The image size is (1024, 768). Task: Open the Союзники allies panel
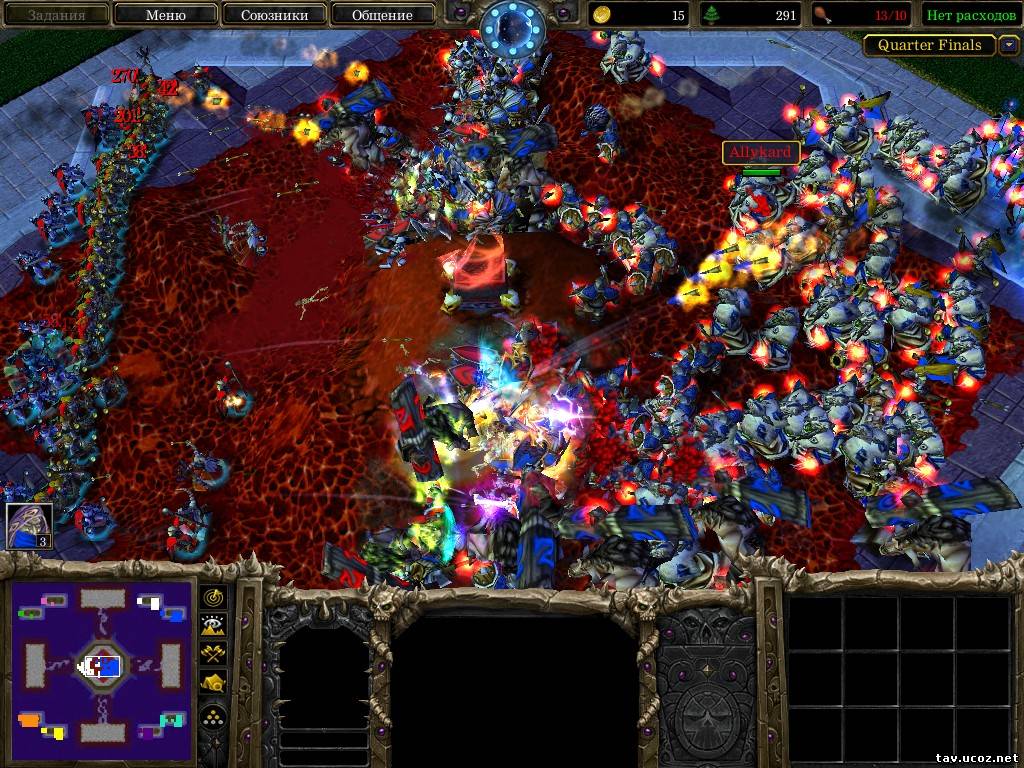click(x=273, y=15)
